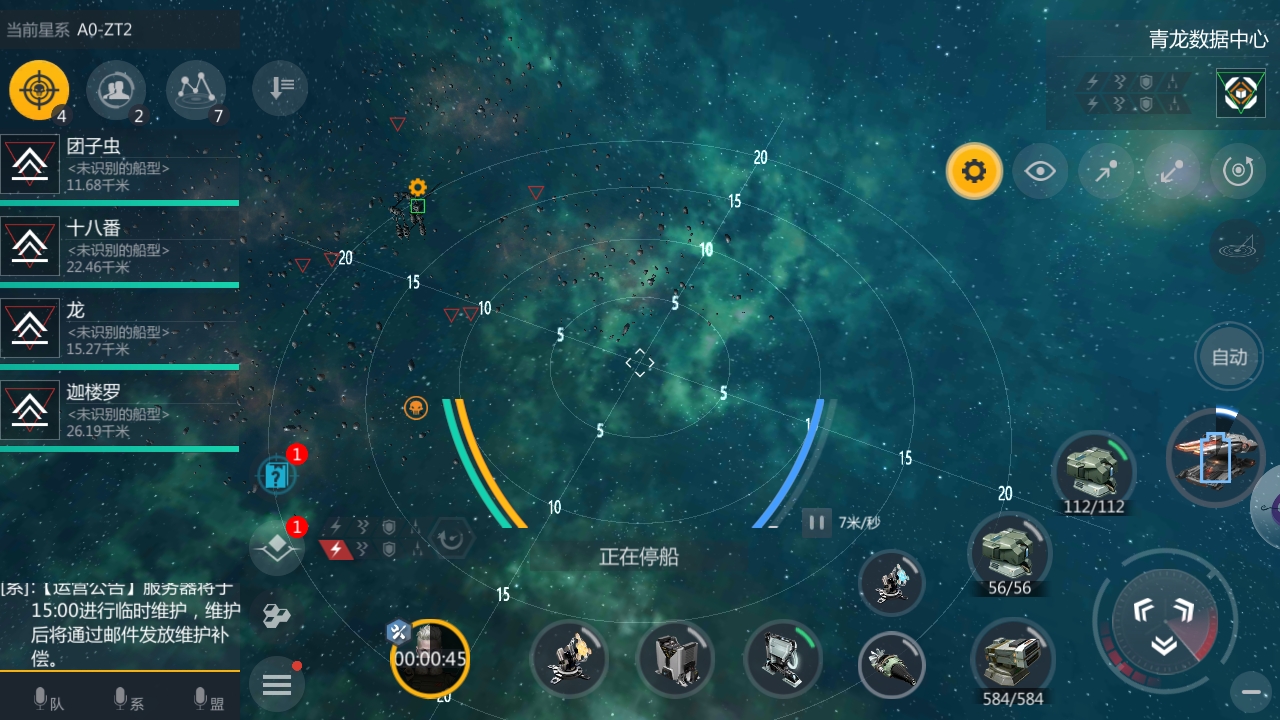Open the question-mark mission icon with red badge

coord(277,474)
